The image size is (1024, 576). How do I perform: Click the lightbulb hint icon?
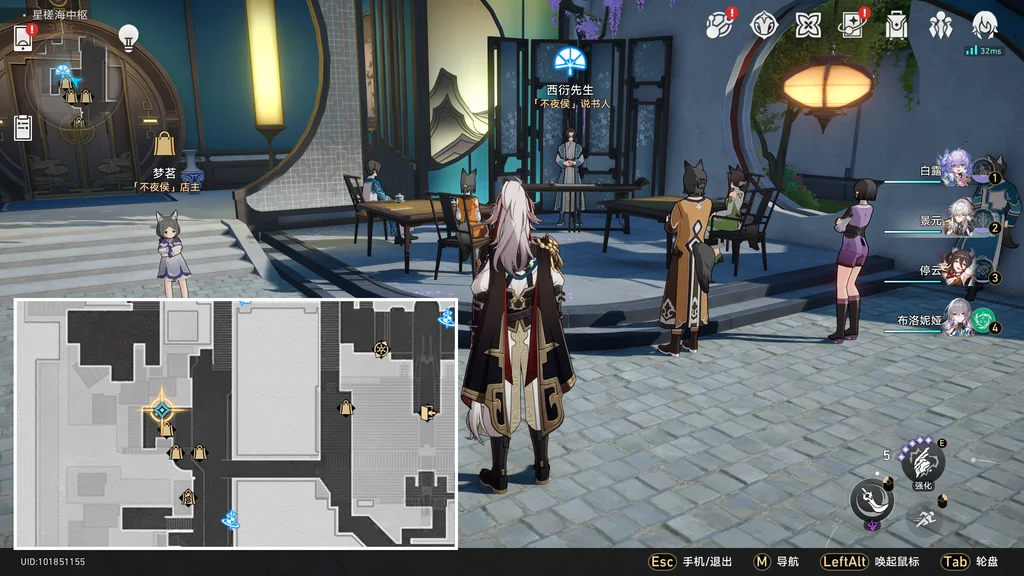pyautogui.click(x=128, y=37)
